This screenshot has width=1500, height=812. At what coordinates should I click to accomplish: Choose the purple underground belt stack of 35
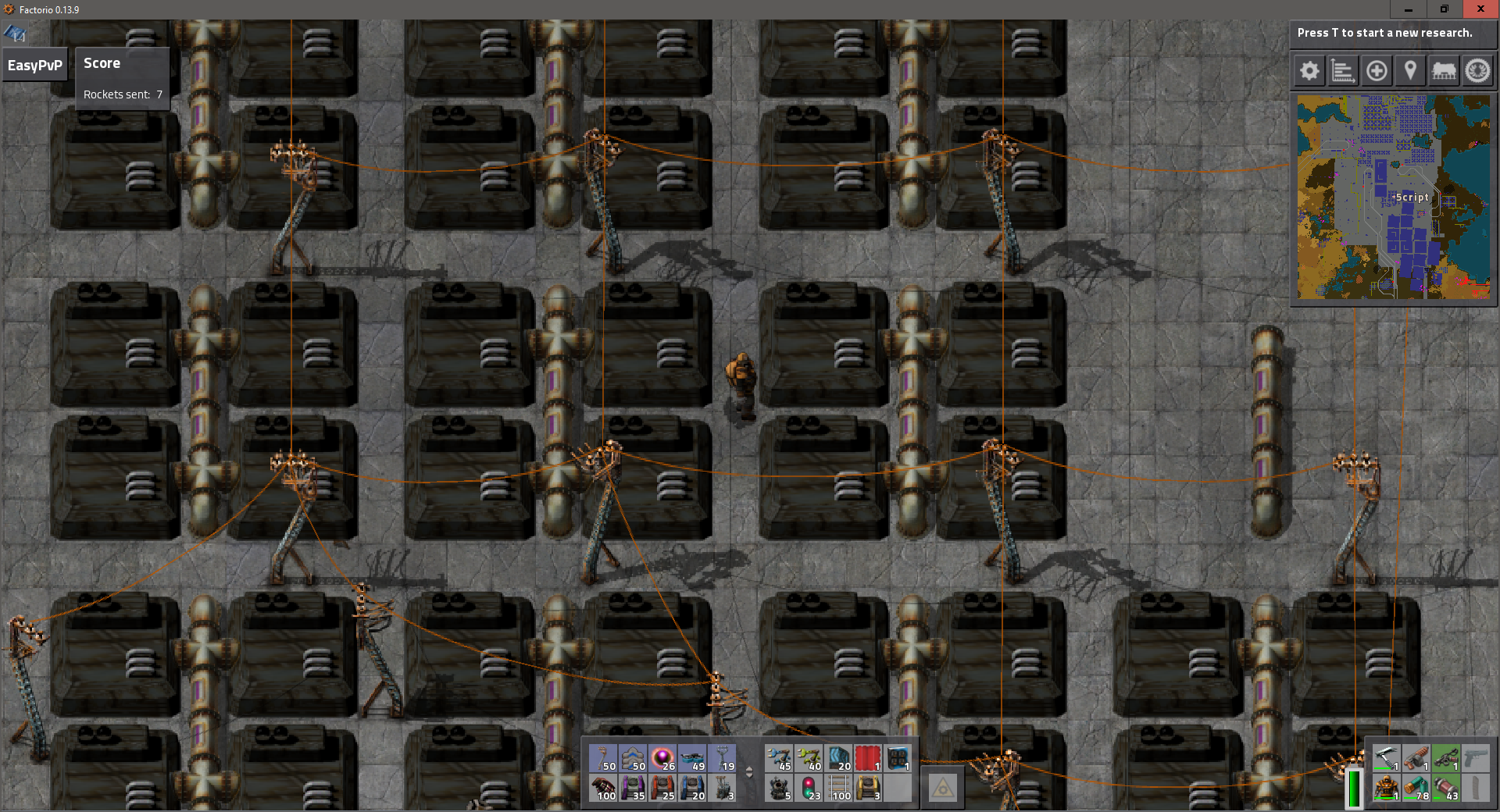click(633, 789)
